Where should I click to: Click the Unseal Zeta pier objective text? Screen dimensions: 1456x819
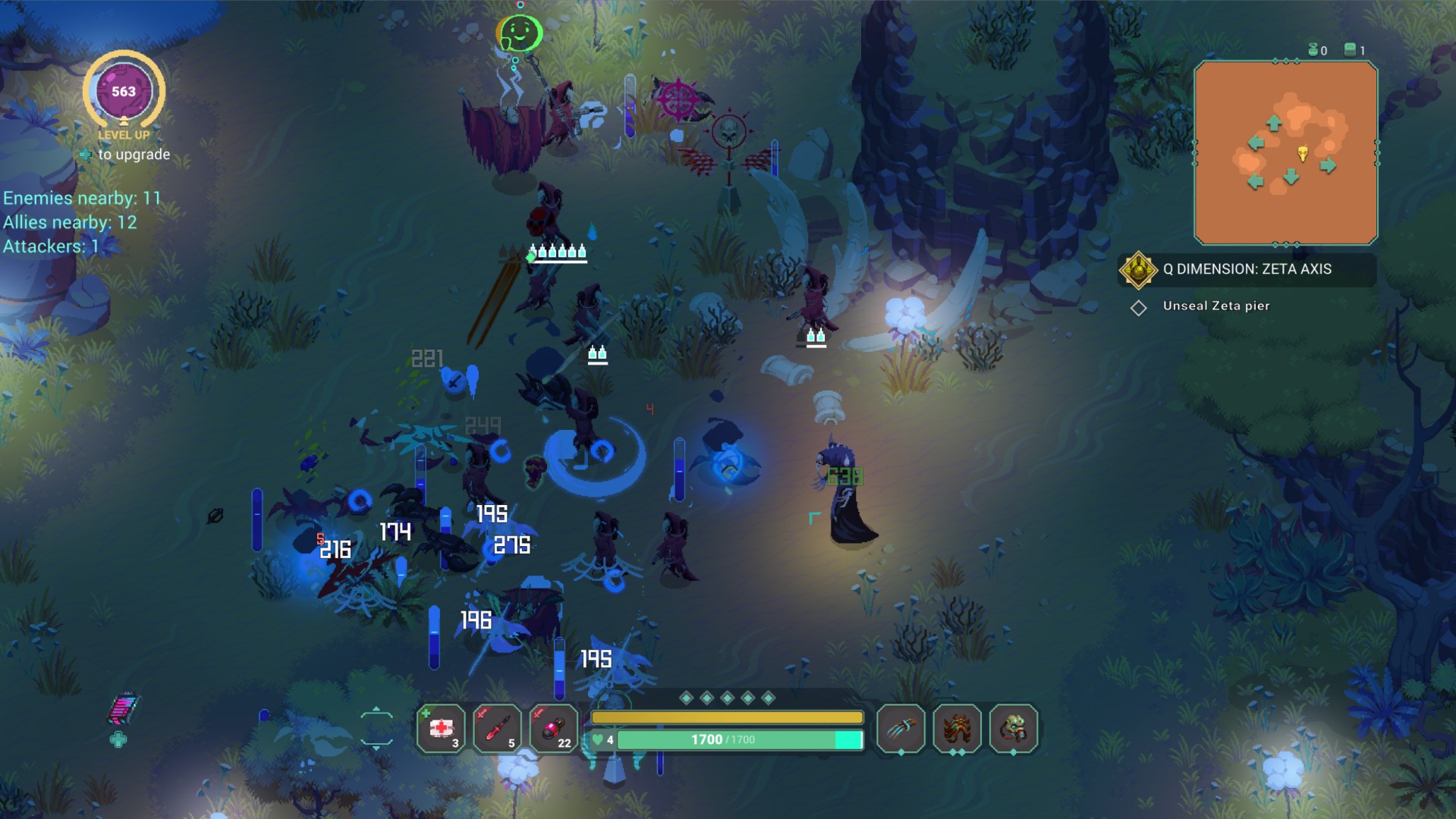pos(1215,306)
